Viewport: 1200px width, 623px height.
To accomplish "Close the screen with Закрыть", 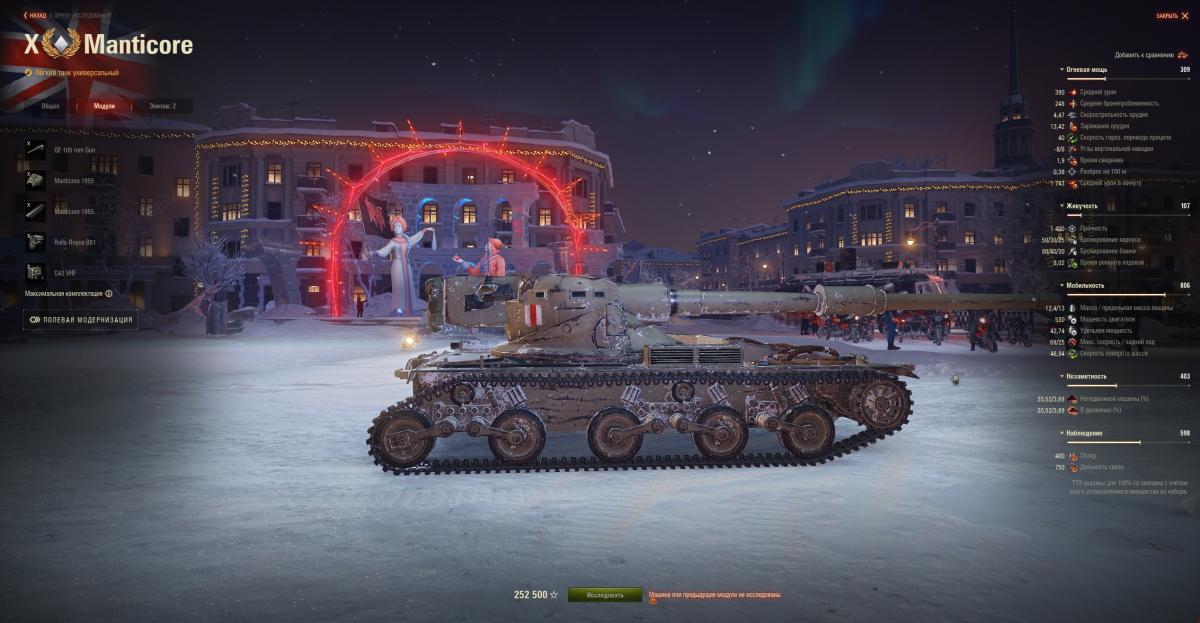I will coord(1171,15).
